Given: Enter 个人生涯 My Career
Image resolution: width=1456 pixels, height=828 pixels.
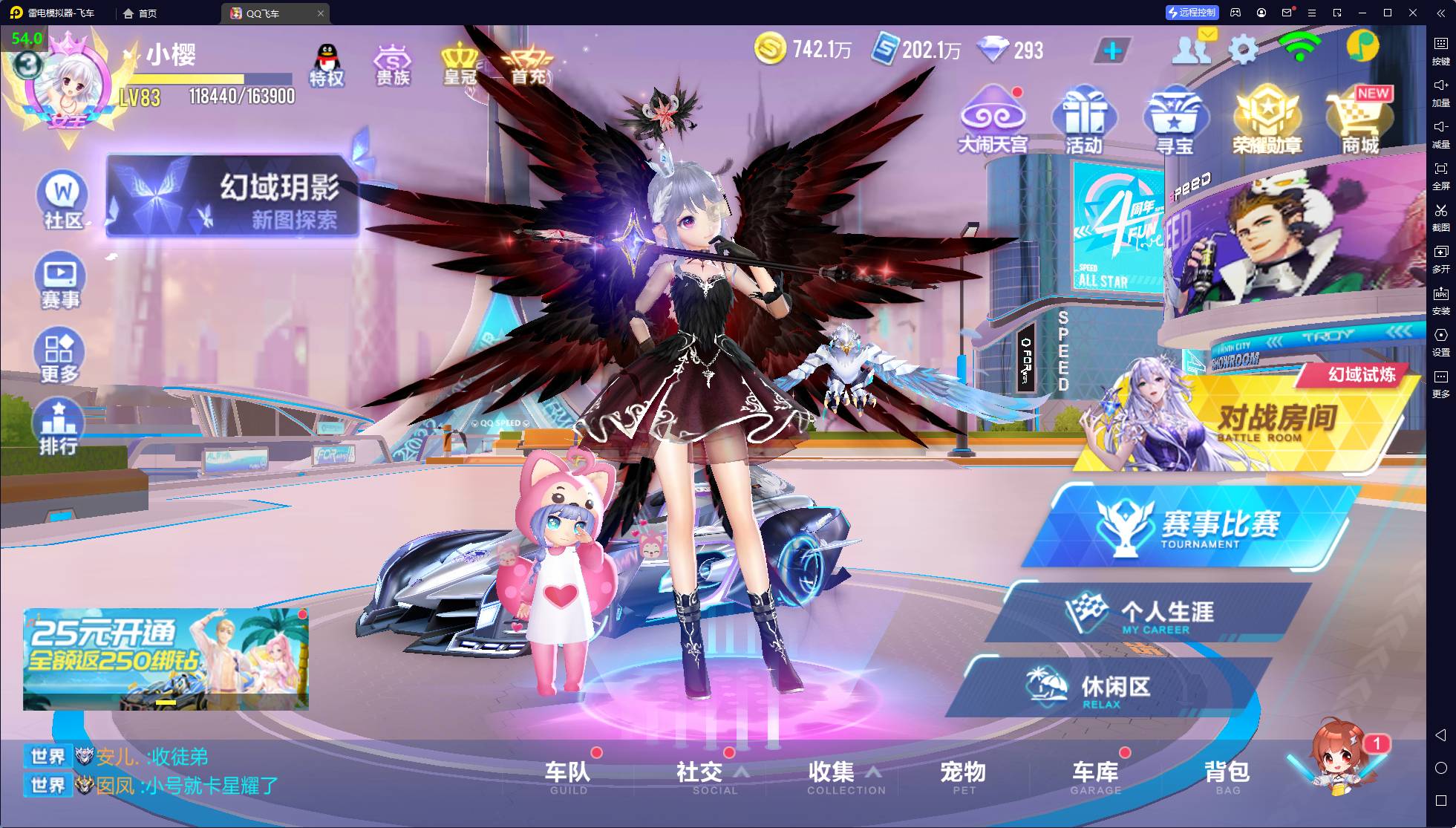Looking at the screenshot, I should (x=1158, y=613).
